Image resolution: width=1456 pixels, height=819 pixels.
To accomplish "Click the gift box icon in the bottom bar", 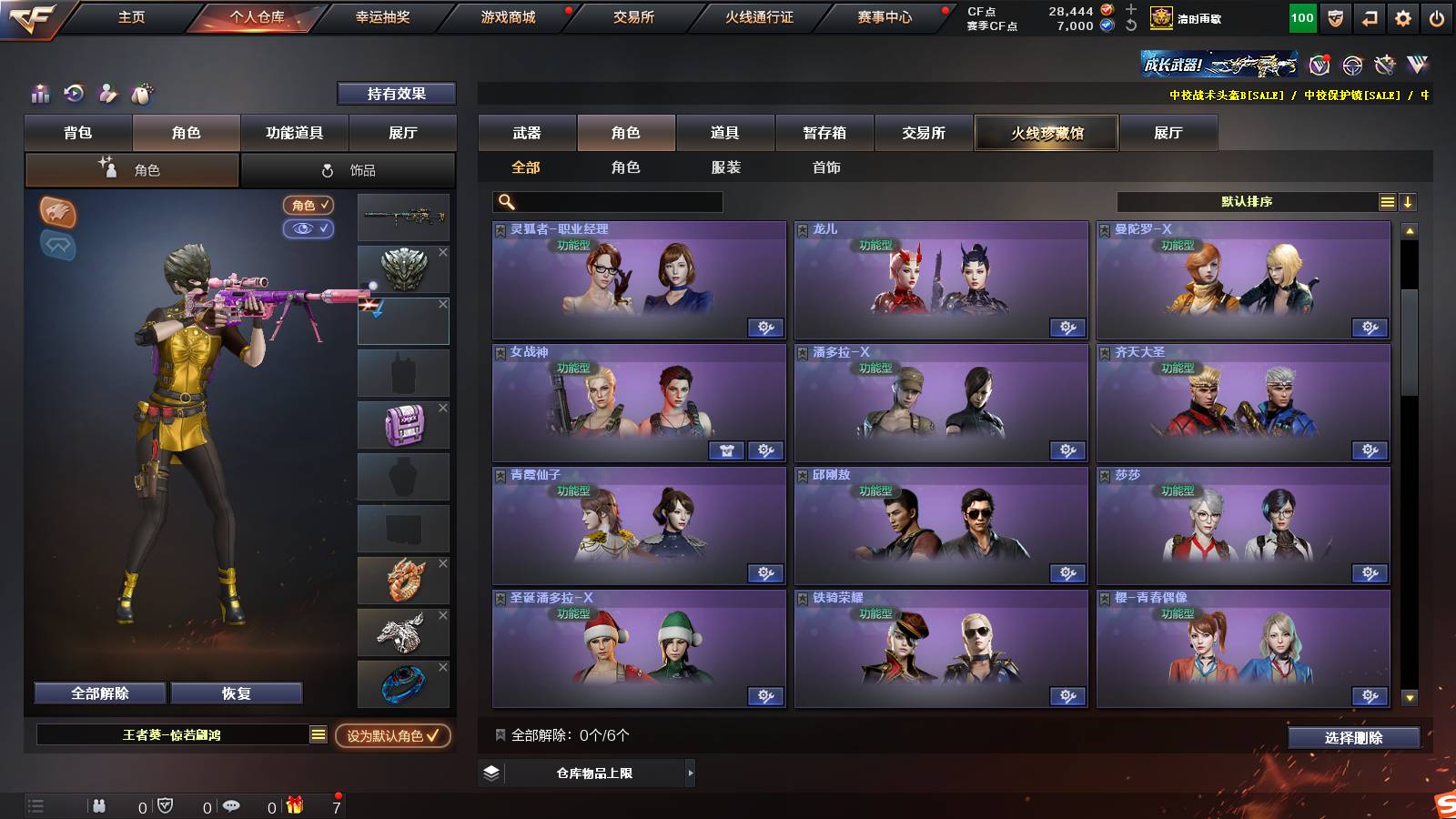I will coord(294,804).
